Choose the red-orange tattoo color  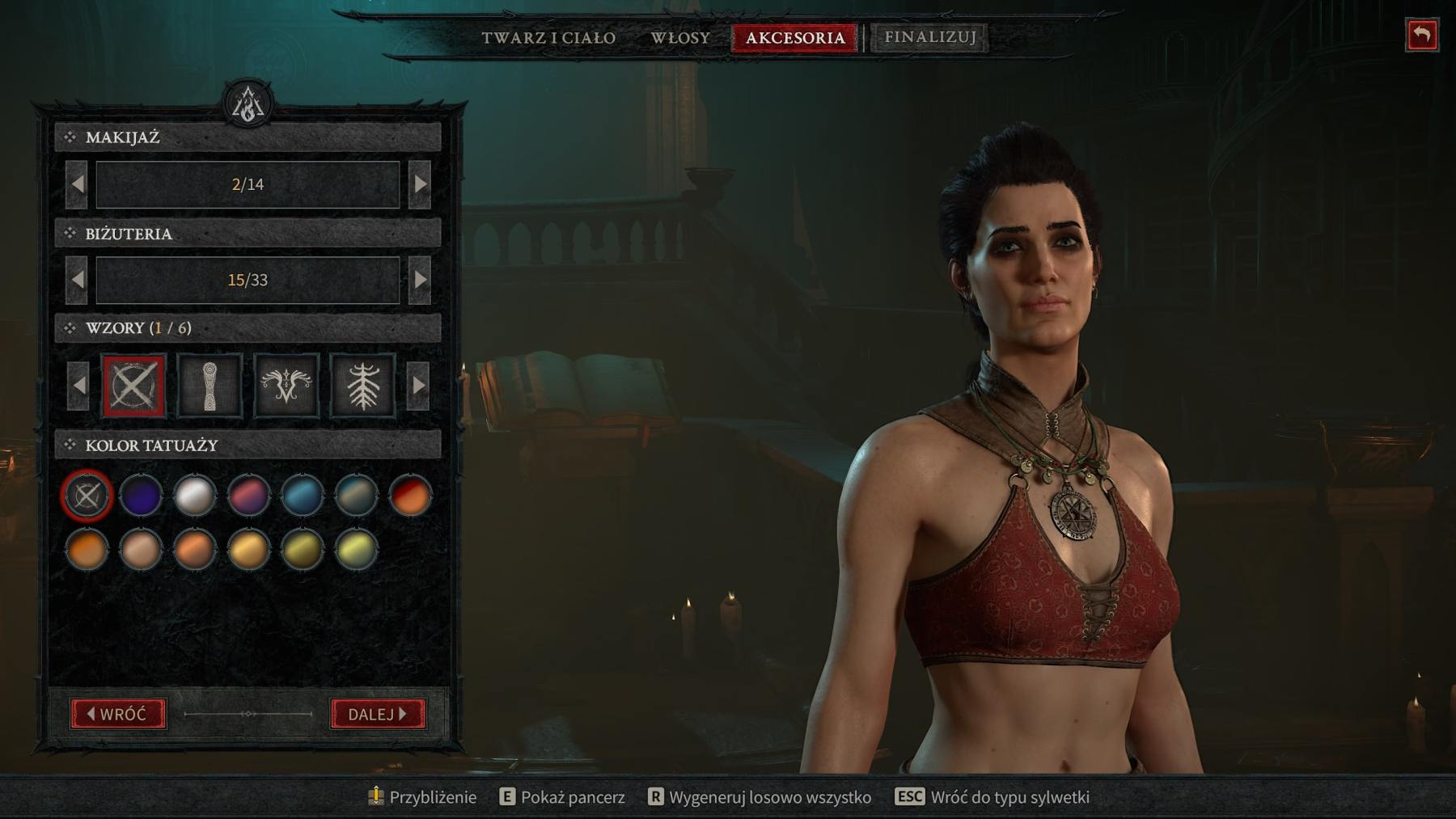tap(410, 495)
